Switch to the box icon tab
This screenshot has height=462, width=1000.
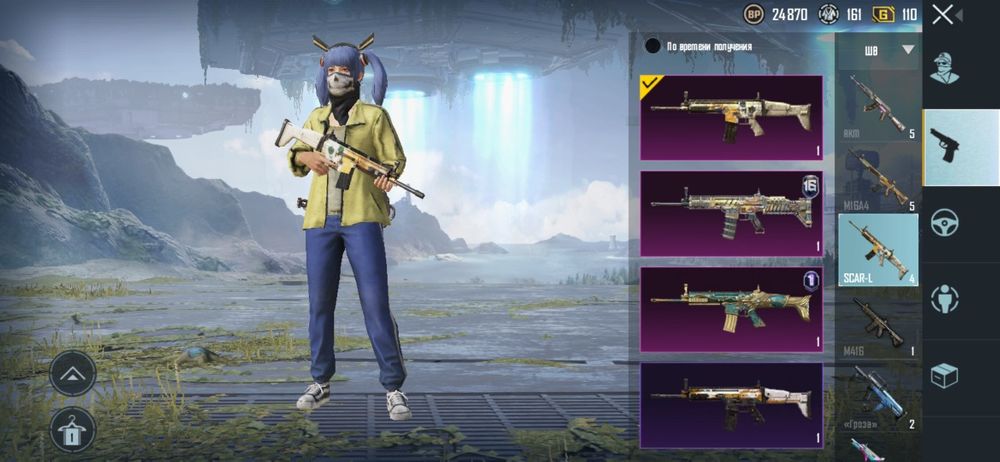pos(945,375)
